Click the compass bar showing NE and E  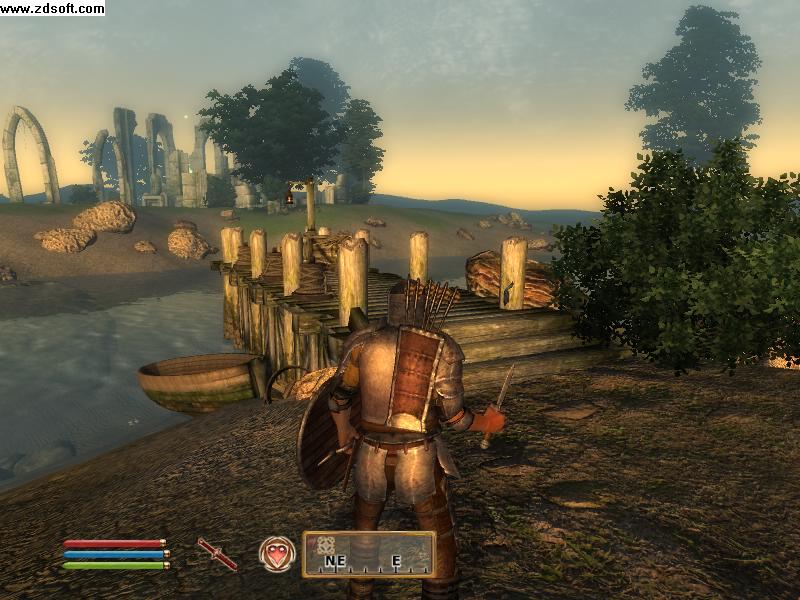coord(369,554)
